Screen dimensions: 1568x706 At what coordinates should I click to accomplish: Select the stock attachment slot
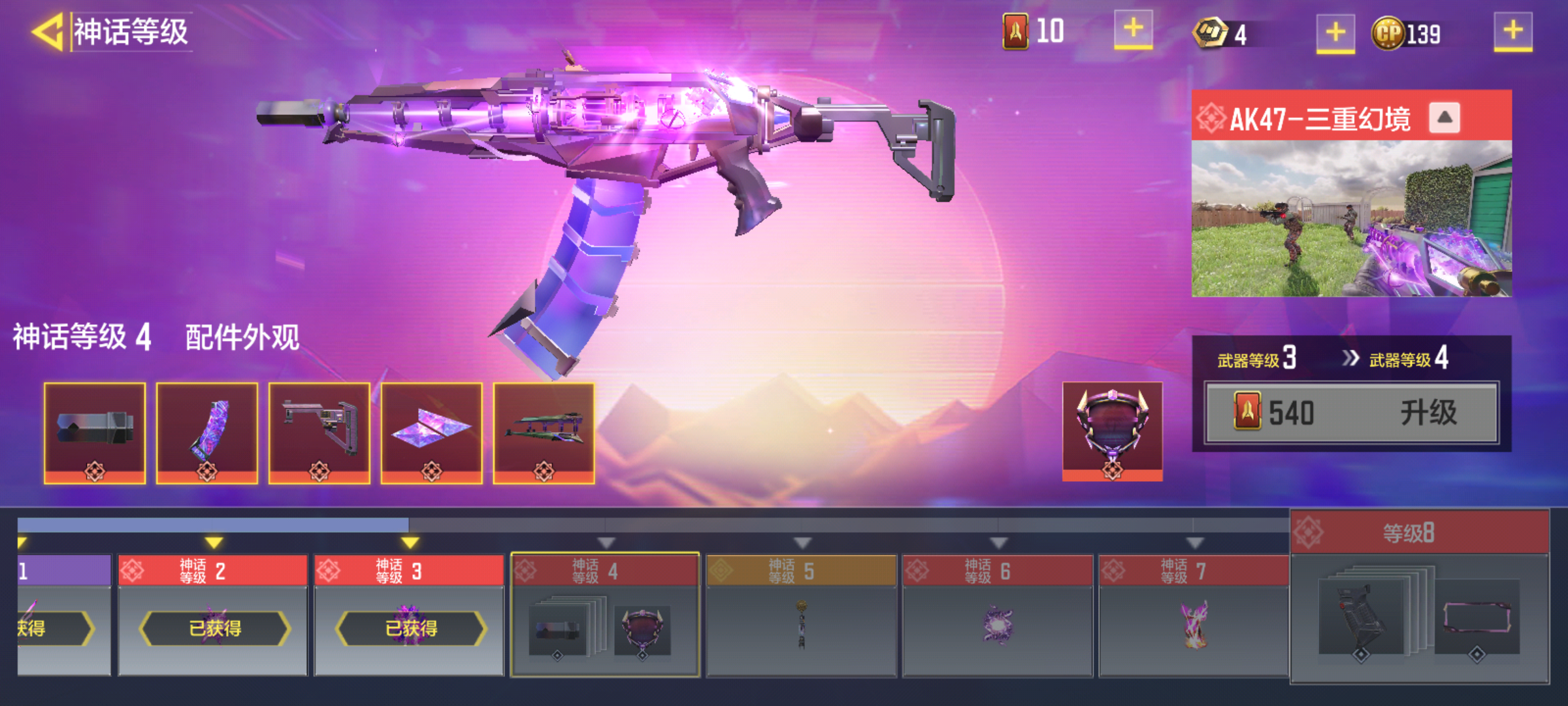pos(319,433)
